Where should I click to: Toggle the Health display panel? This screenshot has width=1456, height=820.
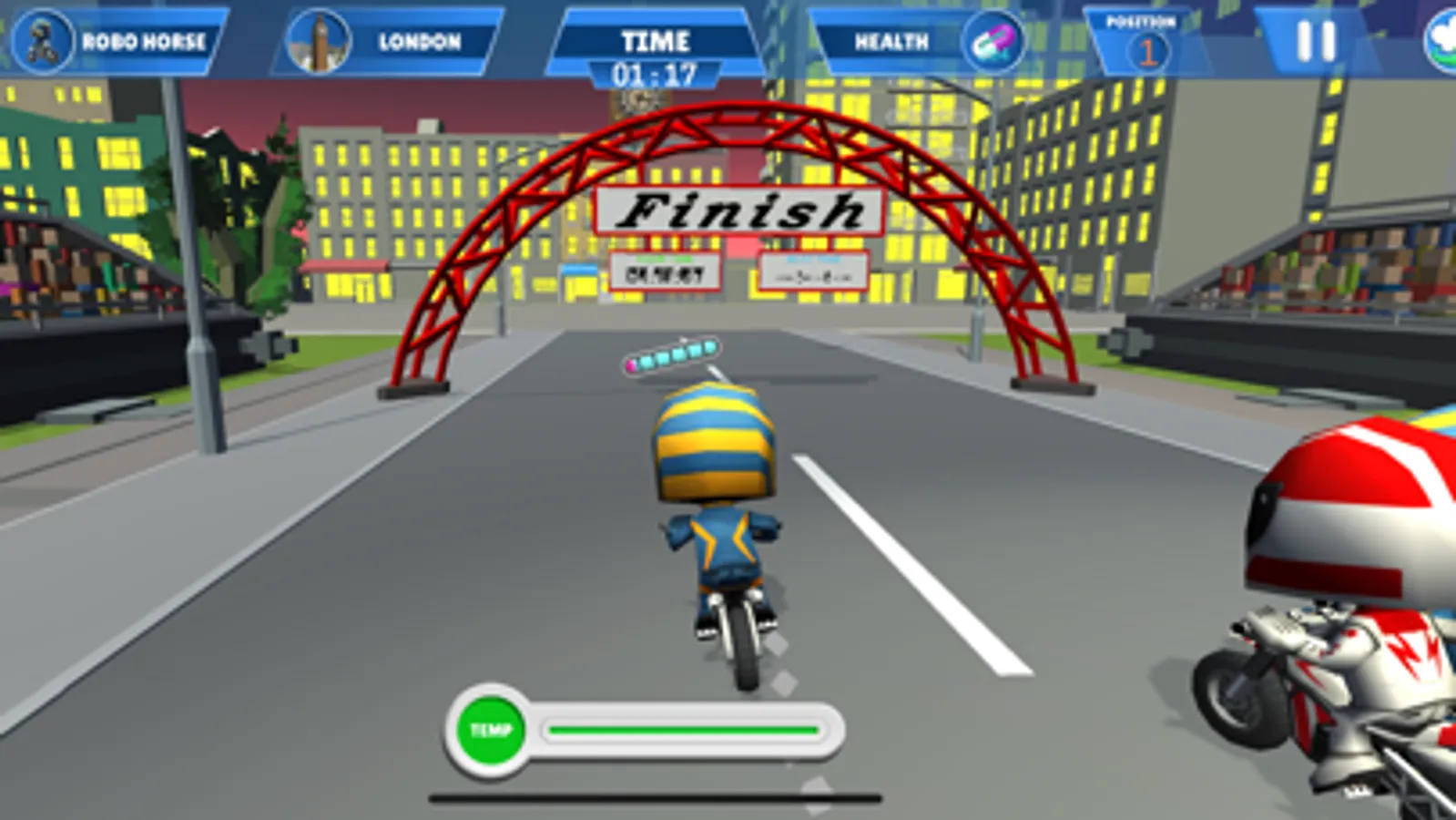pyautogui.click(x=892, y=40)
